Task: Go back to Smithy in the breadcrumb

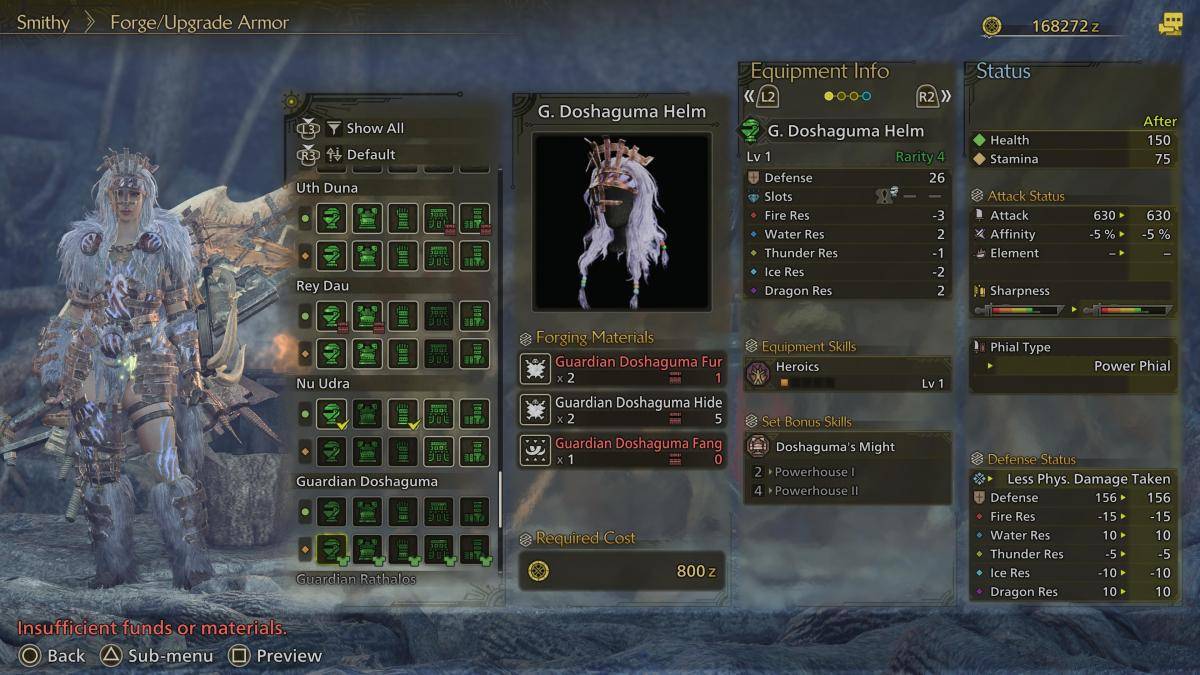Action: (43, 22)
